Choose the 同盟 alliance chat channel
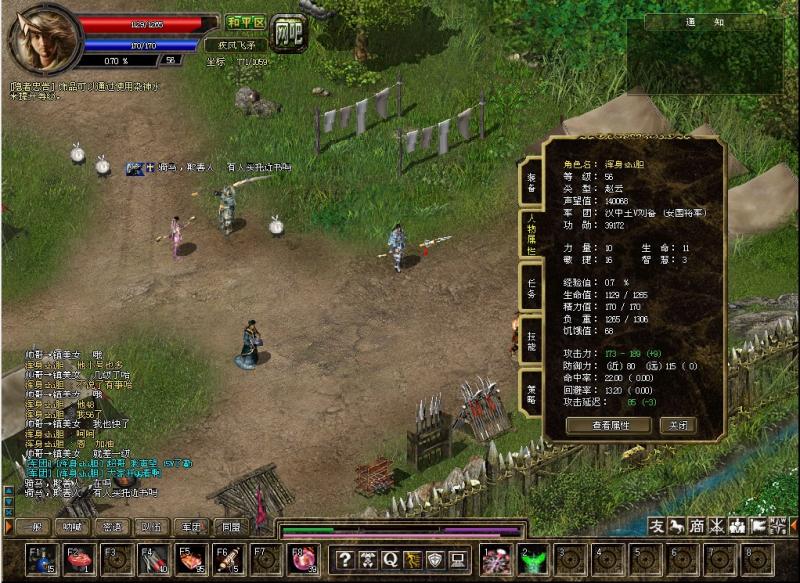Screen dimensions: 800x583 click(231, 527)
